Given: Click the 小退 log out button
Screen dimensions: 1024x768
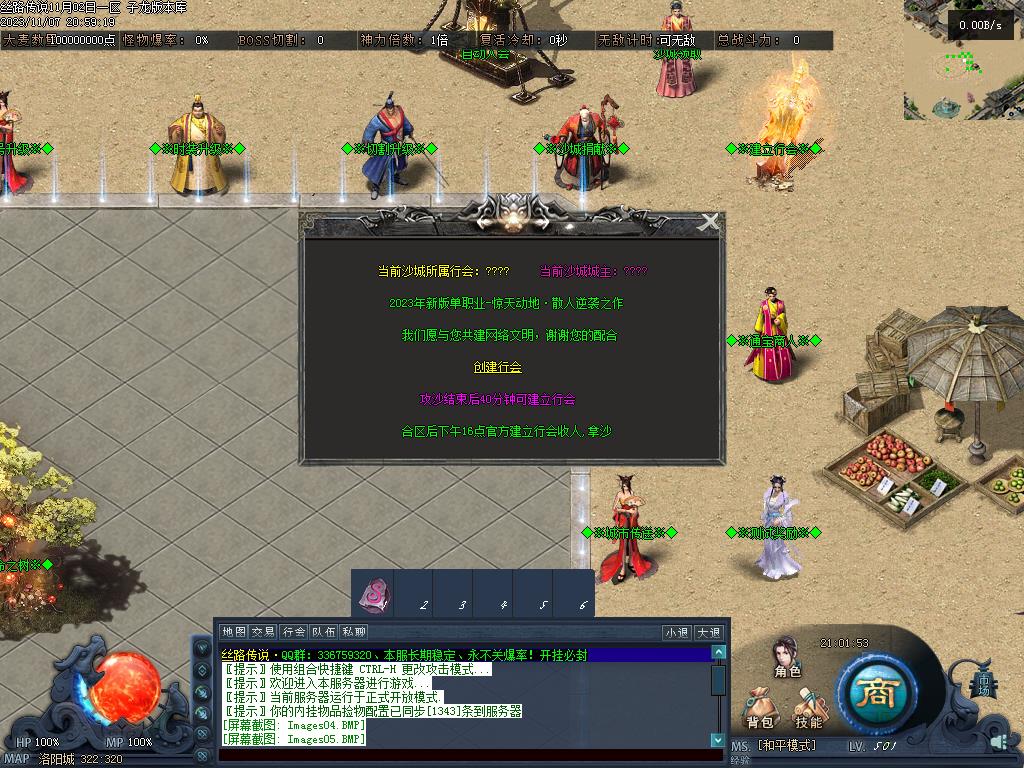Looking at the screenshot, I should pyautogui.click(x=677, y=632).
